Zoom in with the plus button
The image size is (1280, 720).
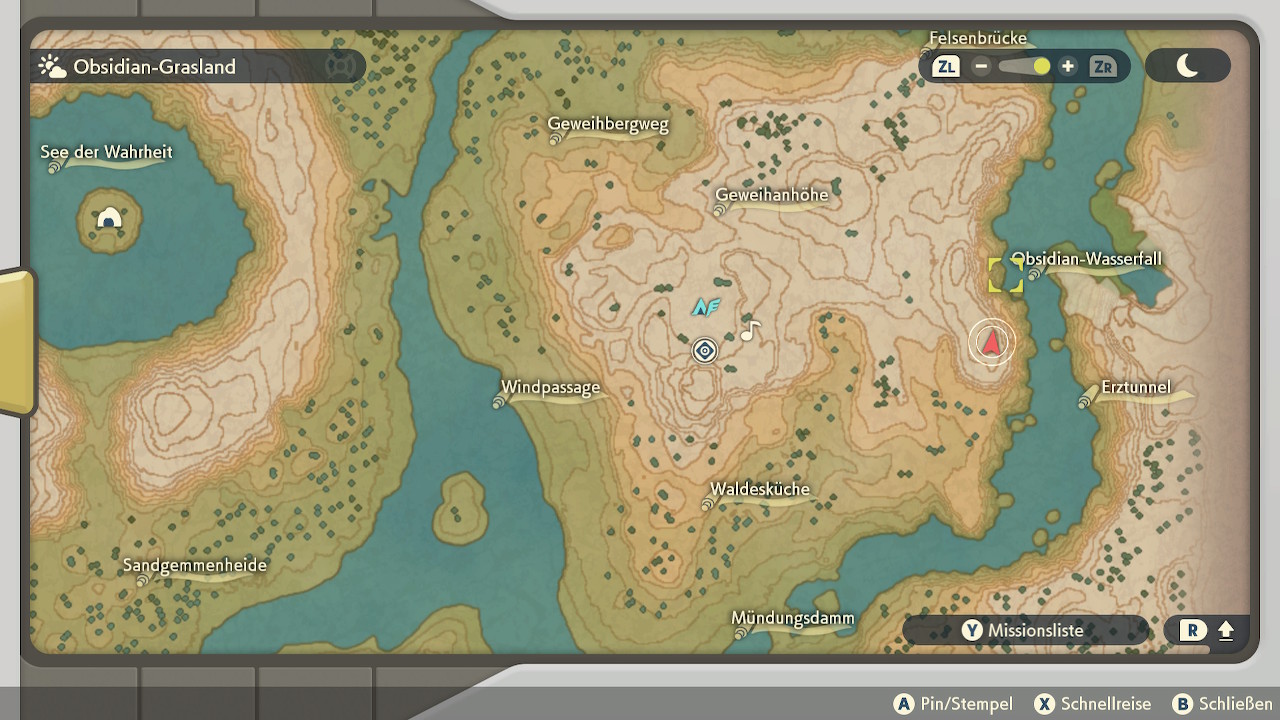(1068, 67)
